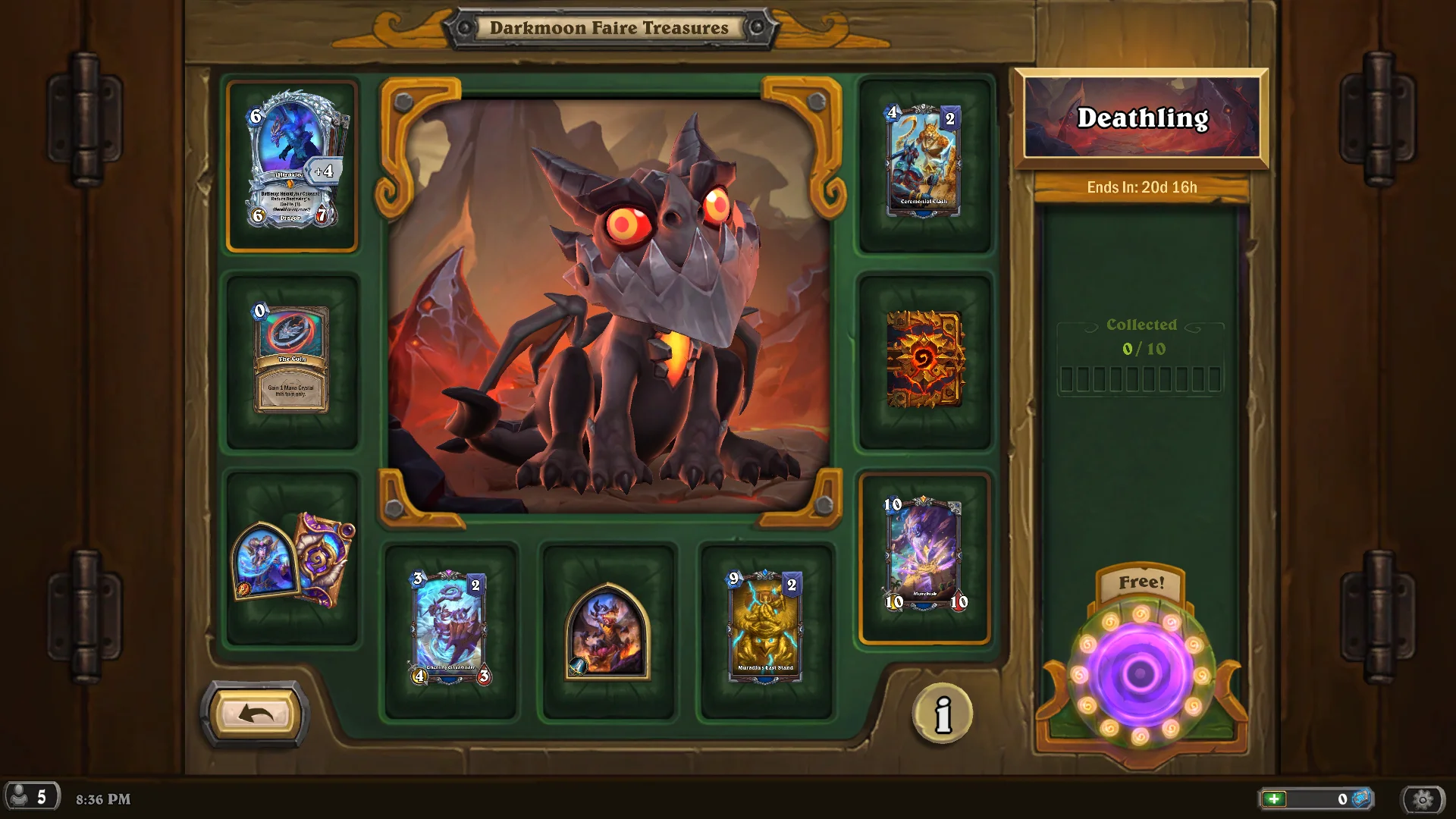Viewport: 1456px width, 819px height.
Task: Select the Ultraxion dragon card reward
Action: click(x=293, y=166)
